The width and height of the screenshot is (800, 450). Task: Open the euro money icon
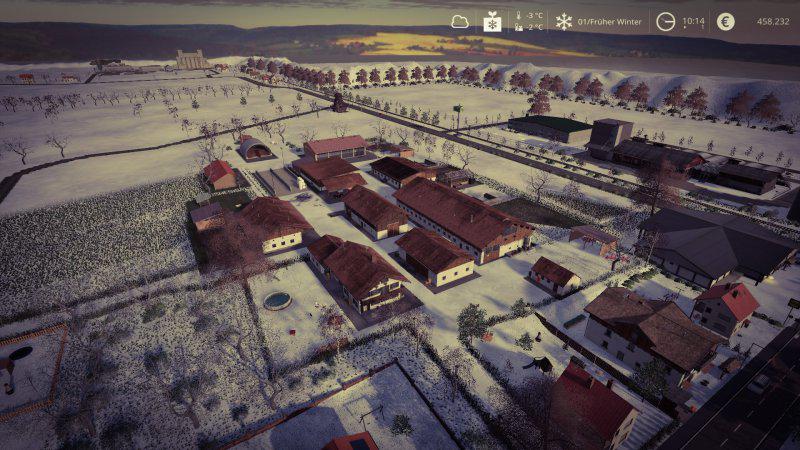coord(725,21)
